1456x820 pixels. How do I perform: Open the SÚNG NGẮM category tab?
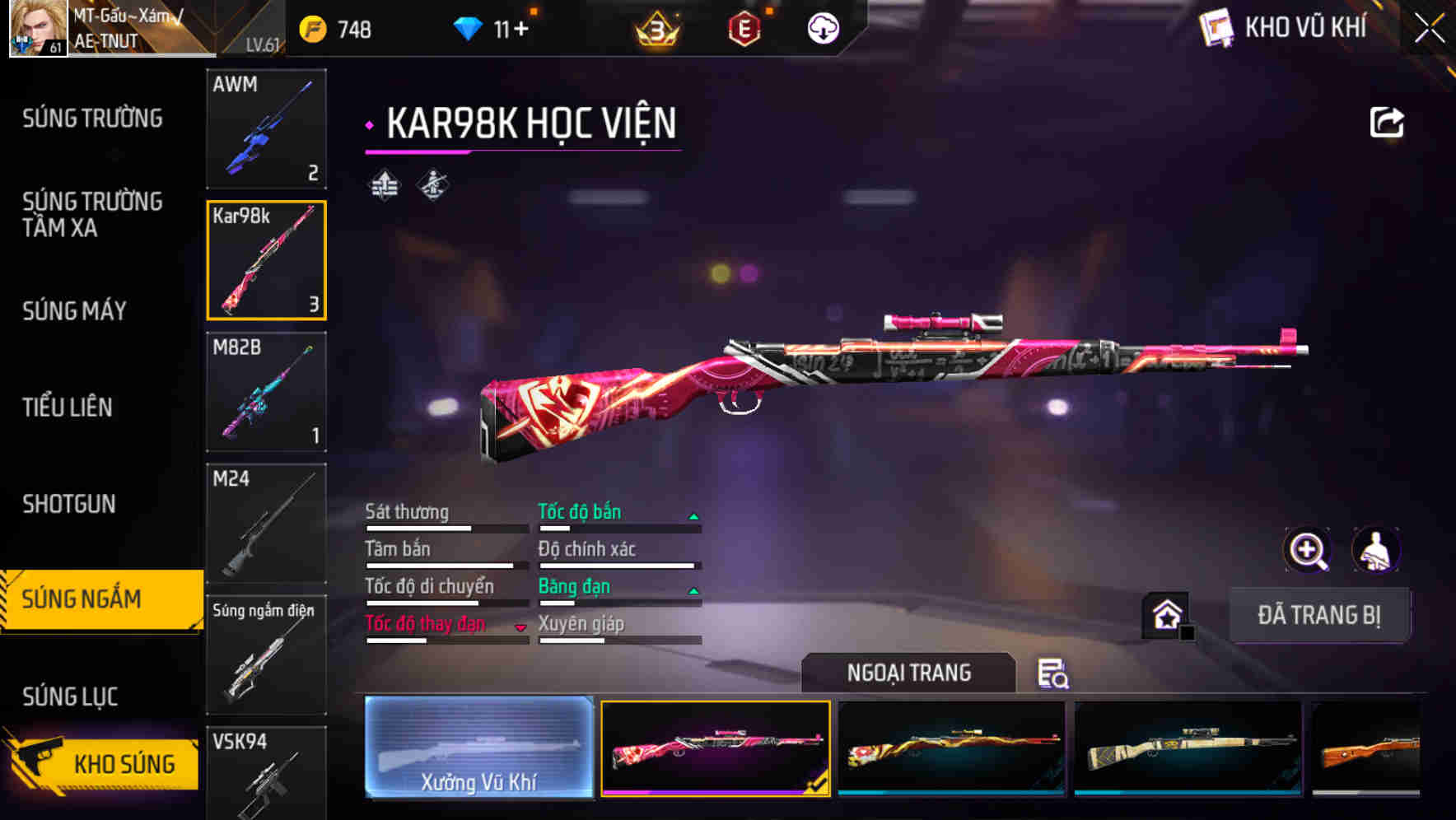coord(92,599)
